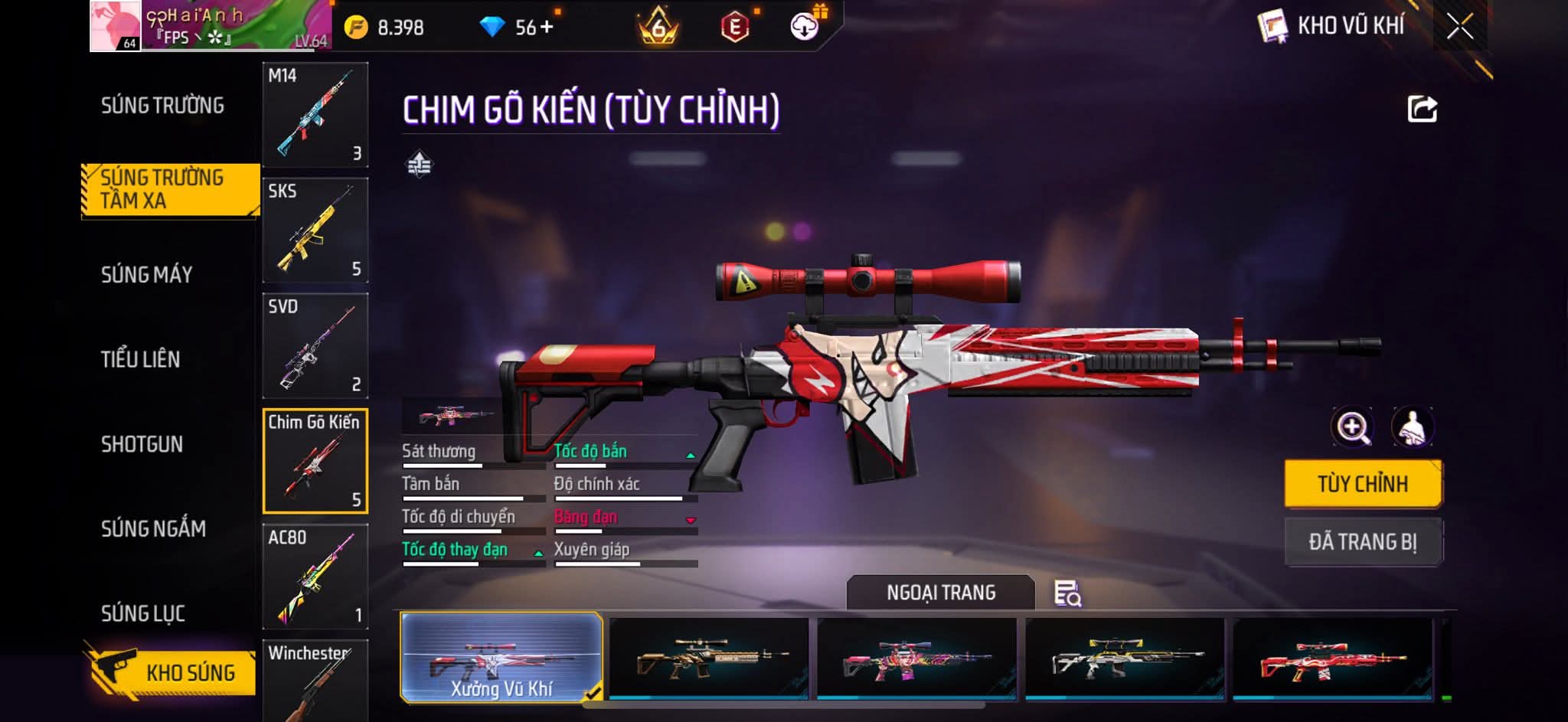Select the Xưởng Vũ Khí skin
This screenshot has height=722, width=1568.
(x=501, y=658)
